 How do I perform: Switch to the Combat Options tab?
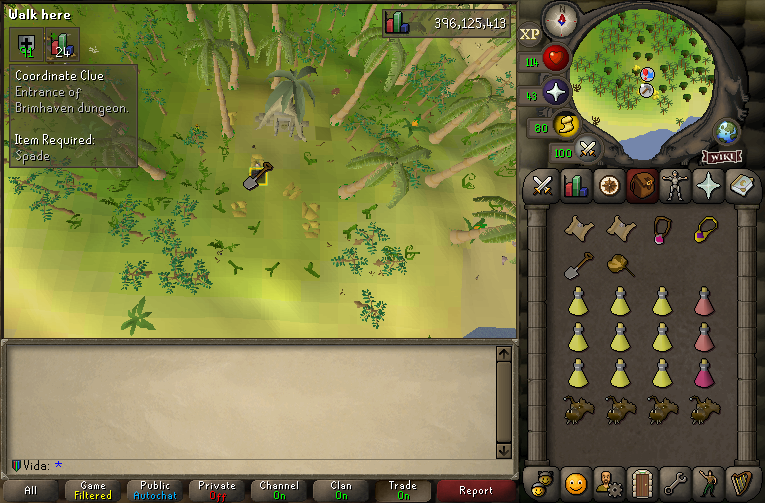(x=543, y=186)
